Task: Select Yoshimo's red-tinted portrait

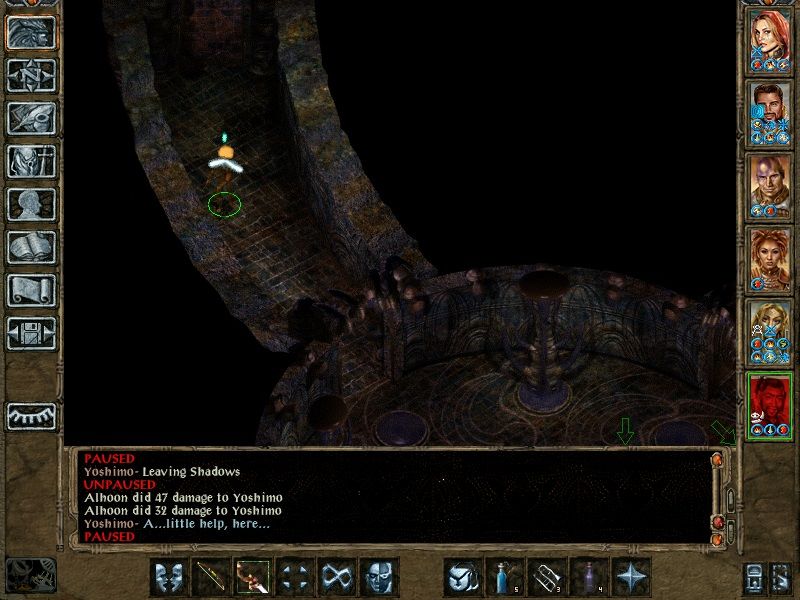Action: coord(770,399)
